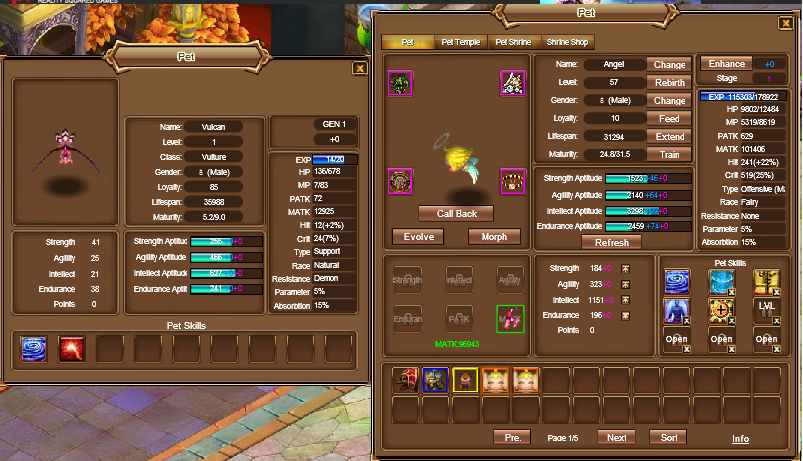Image resolution: width=803 pixels, height=461 pixels.
Task: Click the Rebirth button
Action: (669, 82)
